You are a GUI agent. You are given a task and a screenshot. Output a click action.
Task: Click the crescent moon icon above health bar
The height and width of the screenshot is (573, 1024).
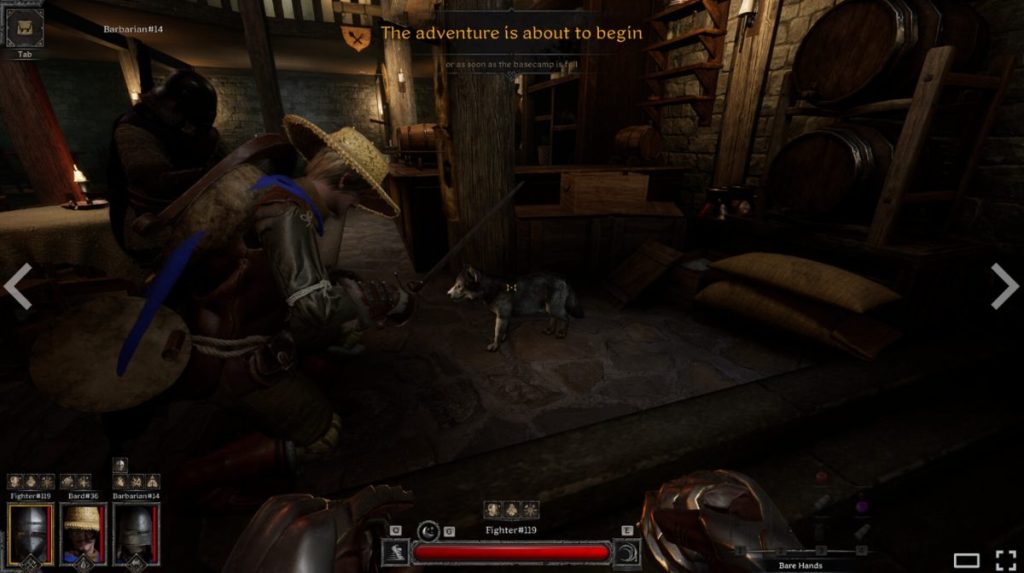click(x=429, y=530)
